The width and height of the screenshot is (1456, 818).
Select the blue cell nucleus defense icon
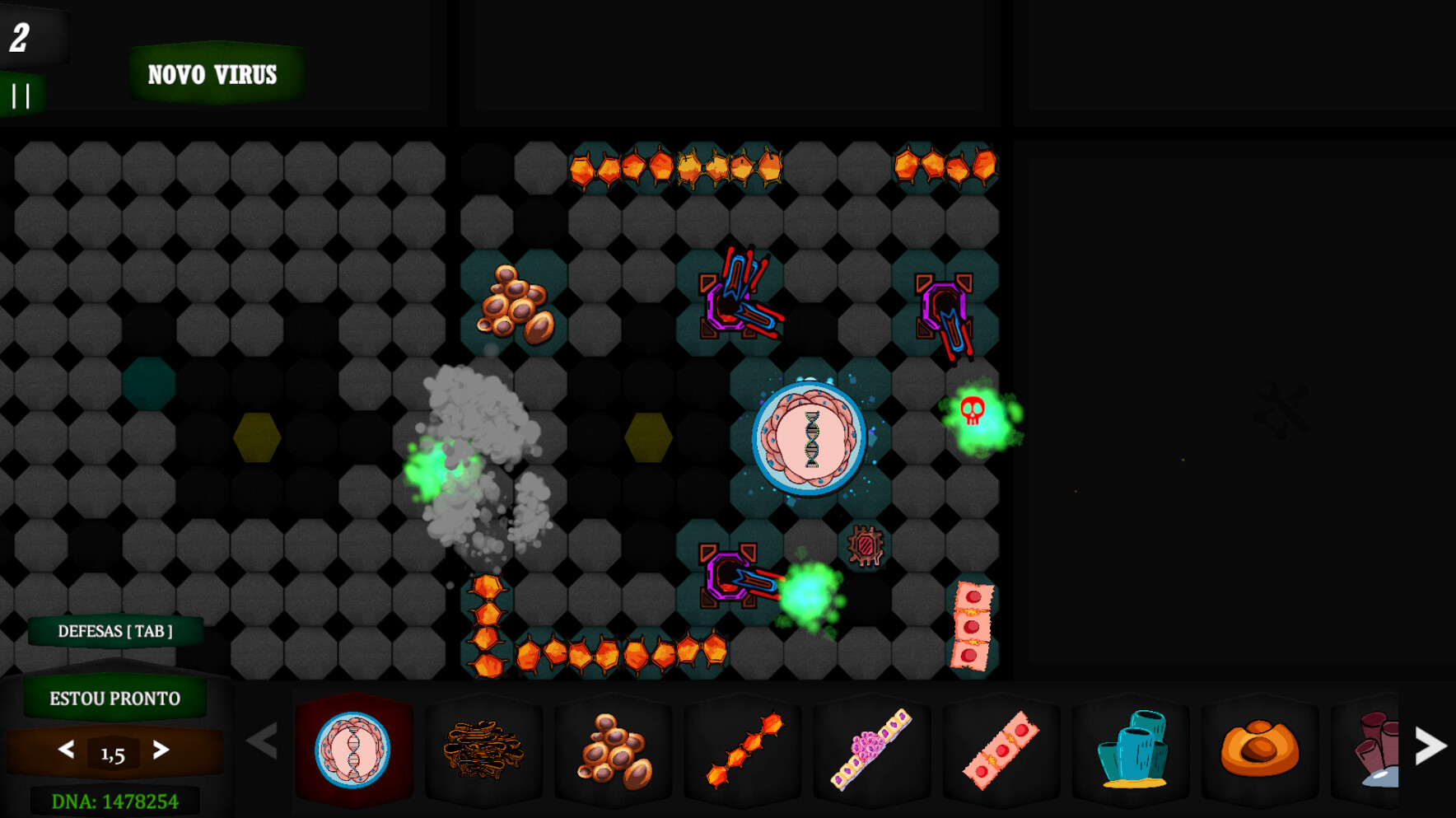click(x=354, y=752)
